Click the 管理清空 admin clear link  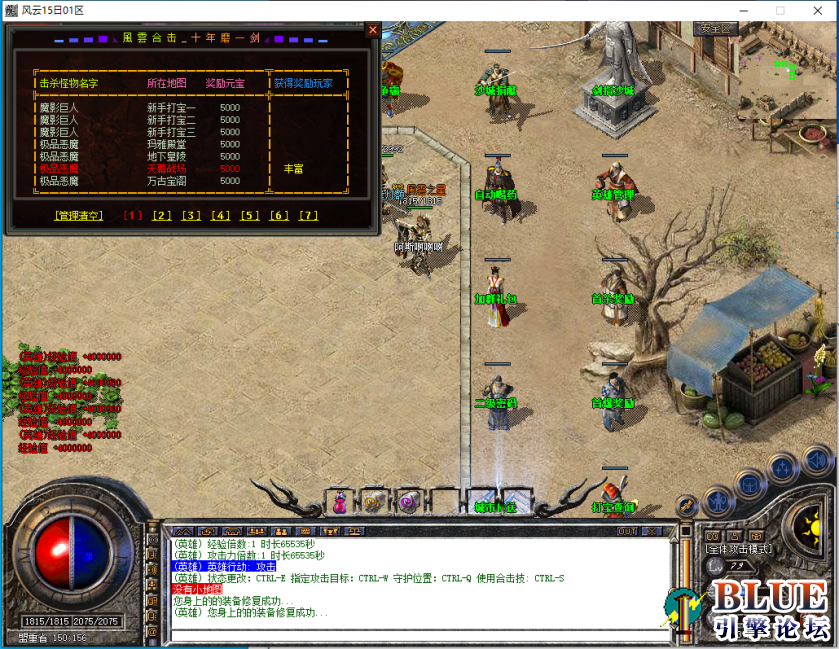click(x=78, y=215)
